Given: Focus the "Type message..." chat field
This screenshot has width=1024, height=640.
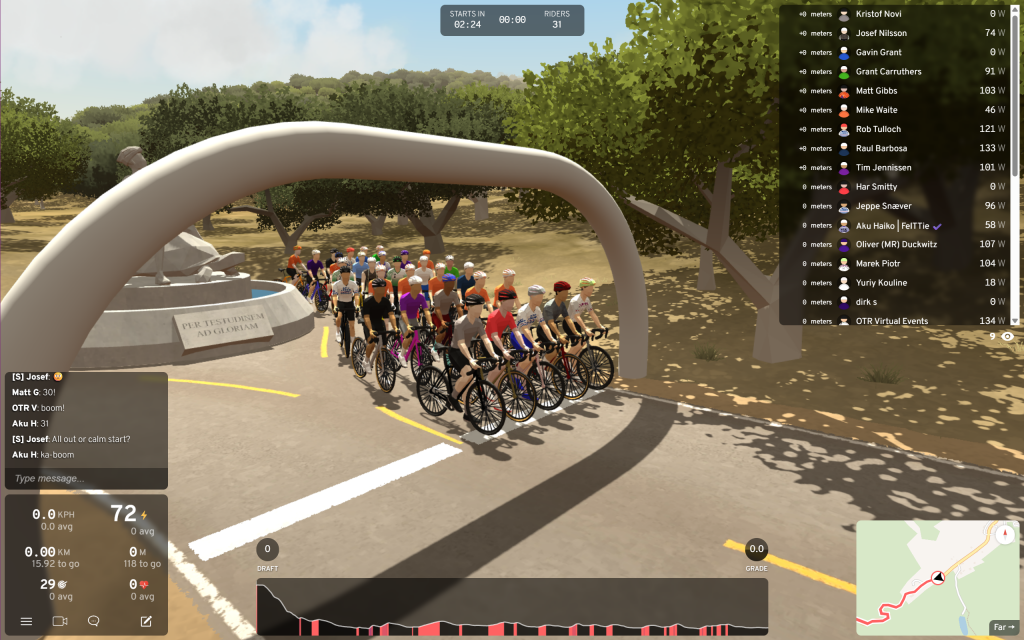Looking at the screenshot, I should coord(86,479).
